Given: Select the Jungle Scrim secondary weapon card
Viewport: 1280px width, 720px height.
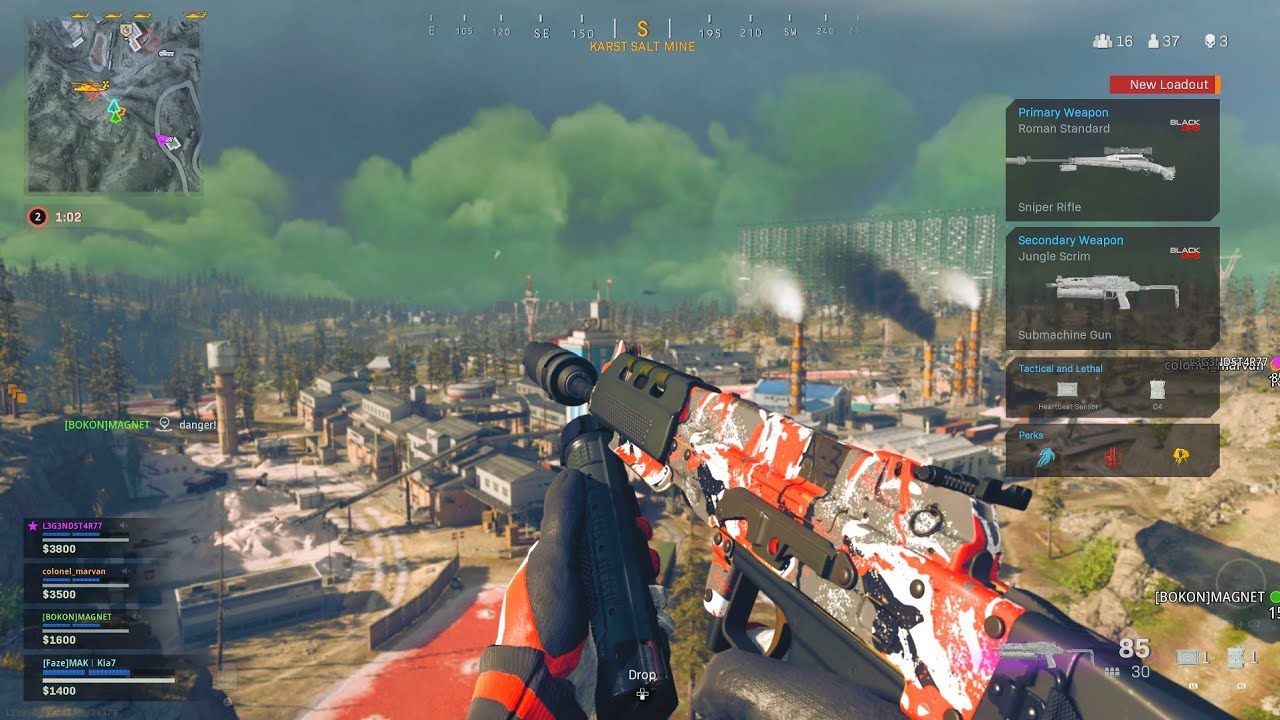Looking at the screenshot, I should point(1112,288).
